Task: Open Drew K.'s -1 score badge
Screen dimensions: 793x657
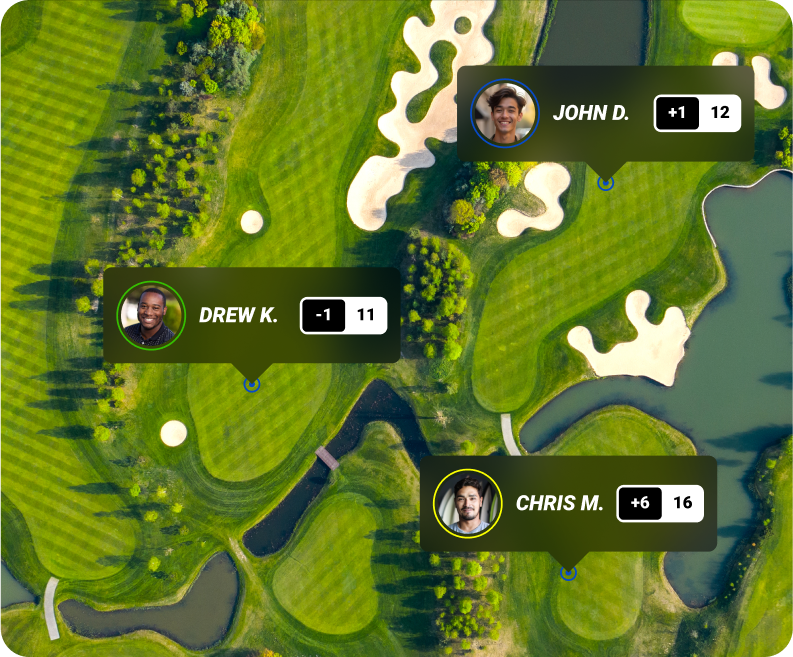Action: [x=323, y=315]
